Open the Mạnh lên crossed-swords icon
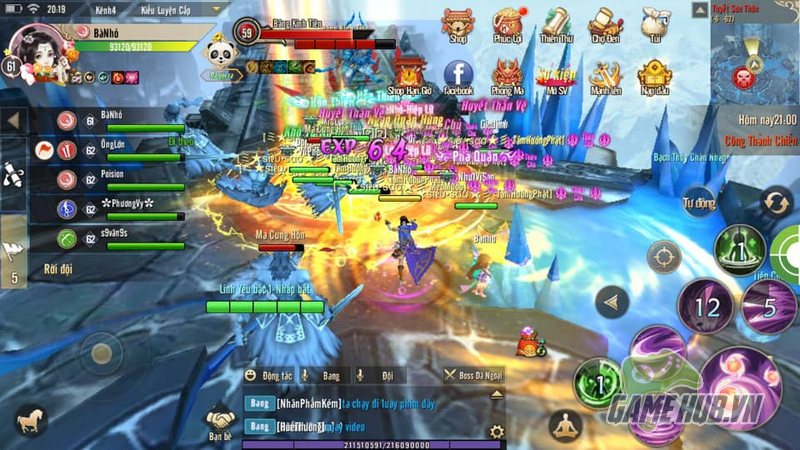 606,76
